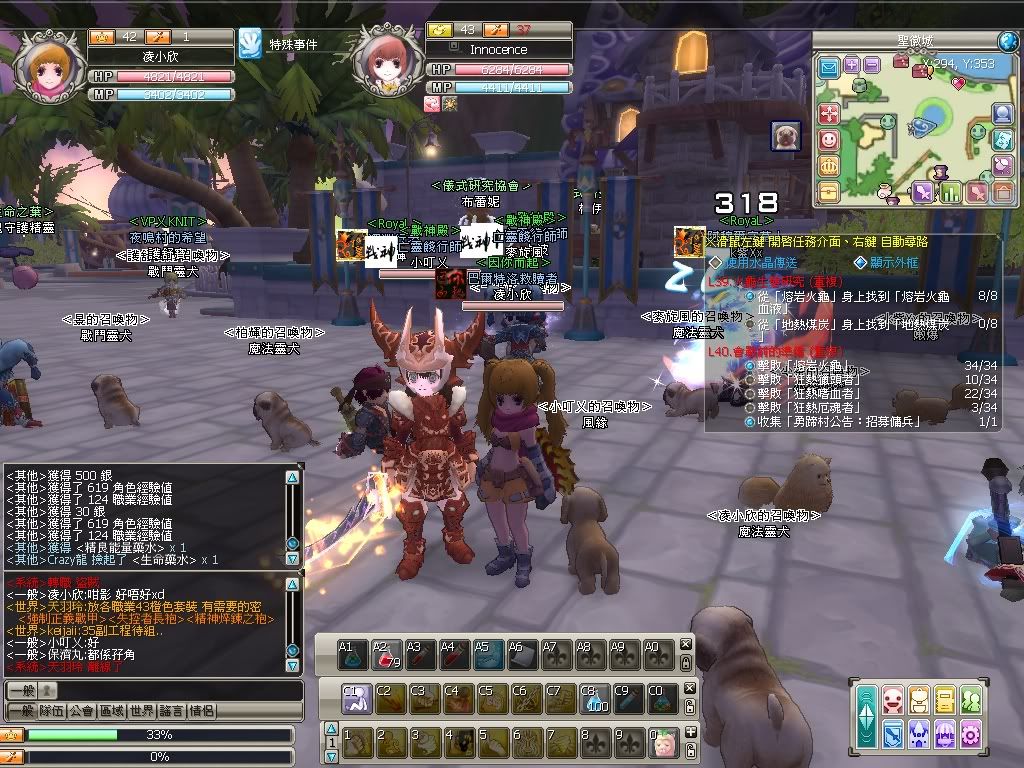Viewport: 1024px width, 768px height.
Task: Open the mail envelope on minimap
Action: coord(829,67)
